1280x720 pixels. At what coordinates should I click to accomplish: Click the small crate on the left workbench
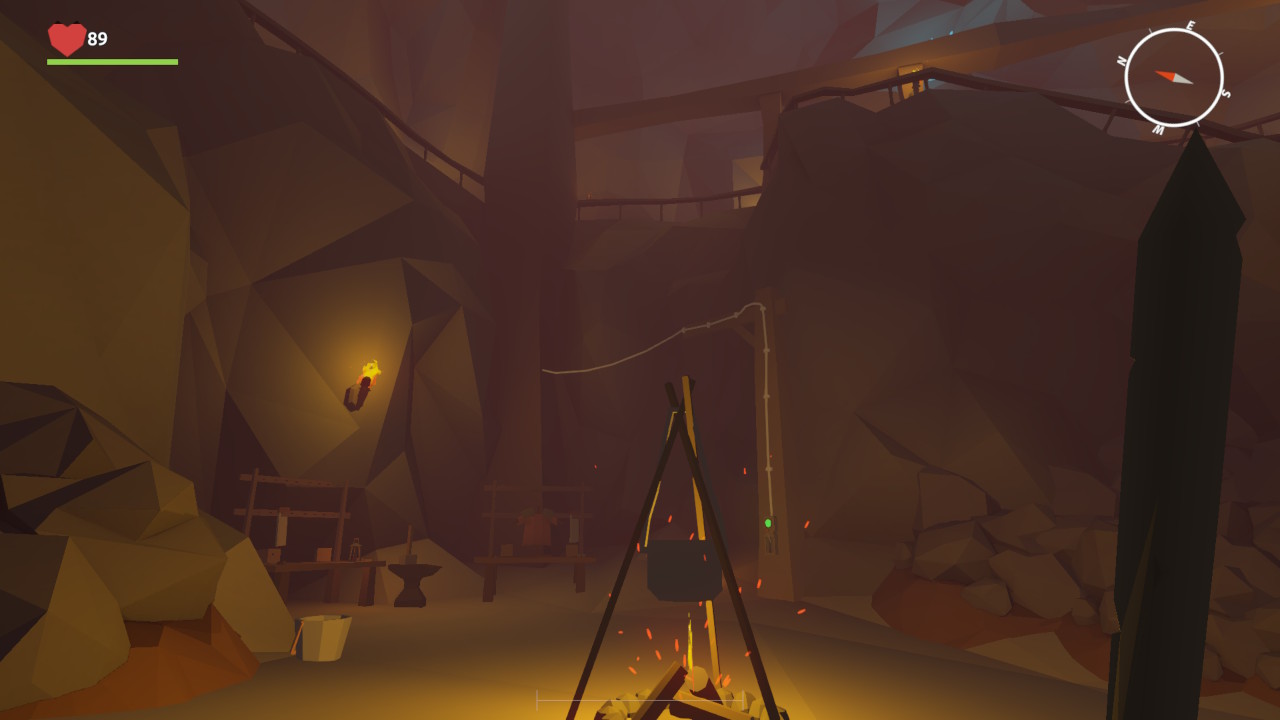(323, 552)
